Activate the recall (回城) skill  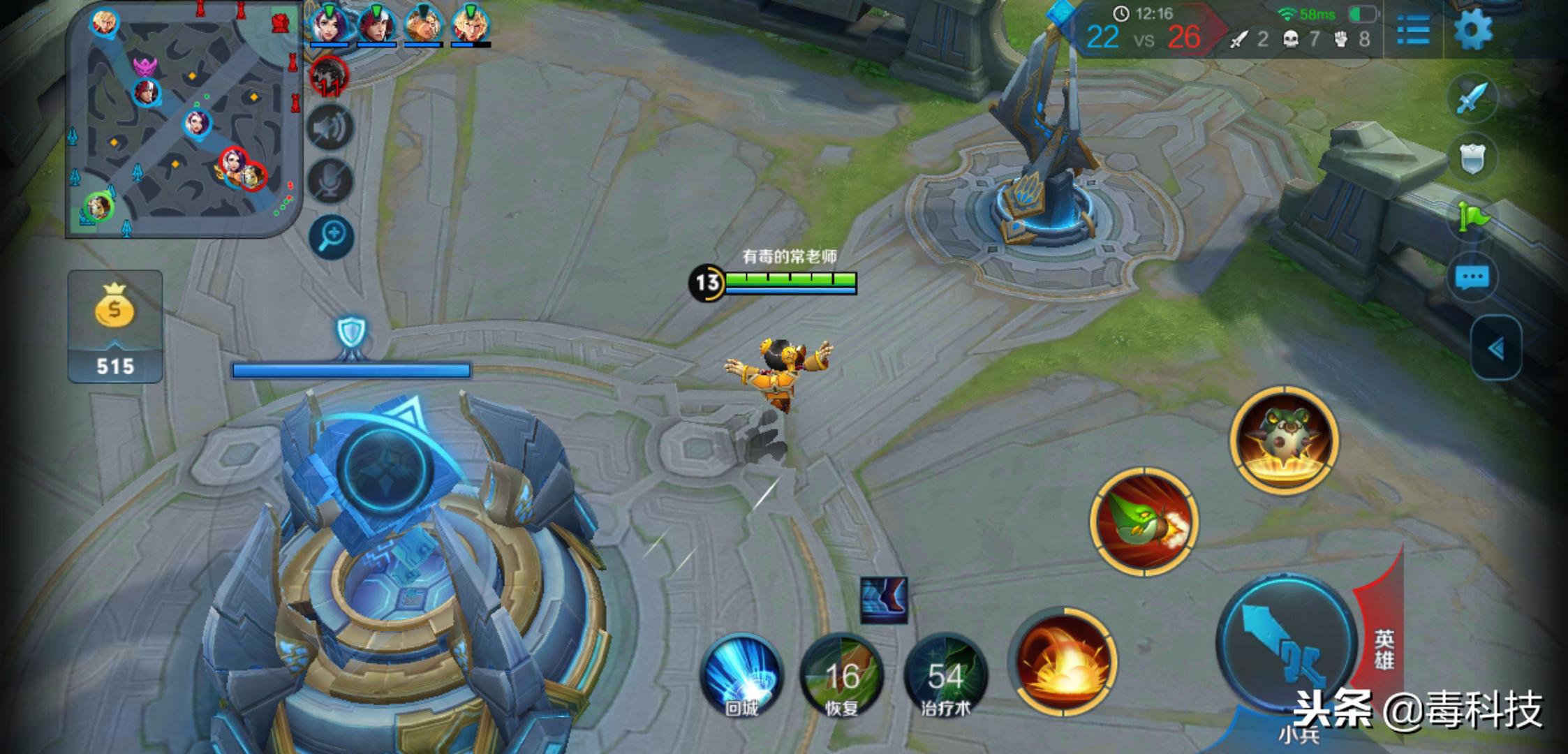tap(741, 675)
